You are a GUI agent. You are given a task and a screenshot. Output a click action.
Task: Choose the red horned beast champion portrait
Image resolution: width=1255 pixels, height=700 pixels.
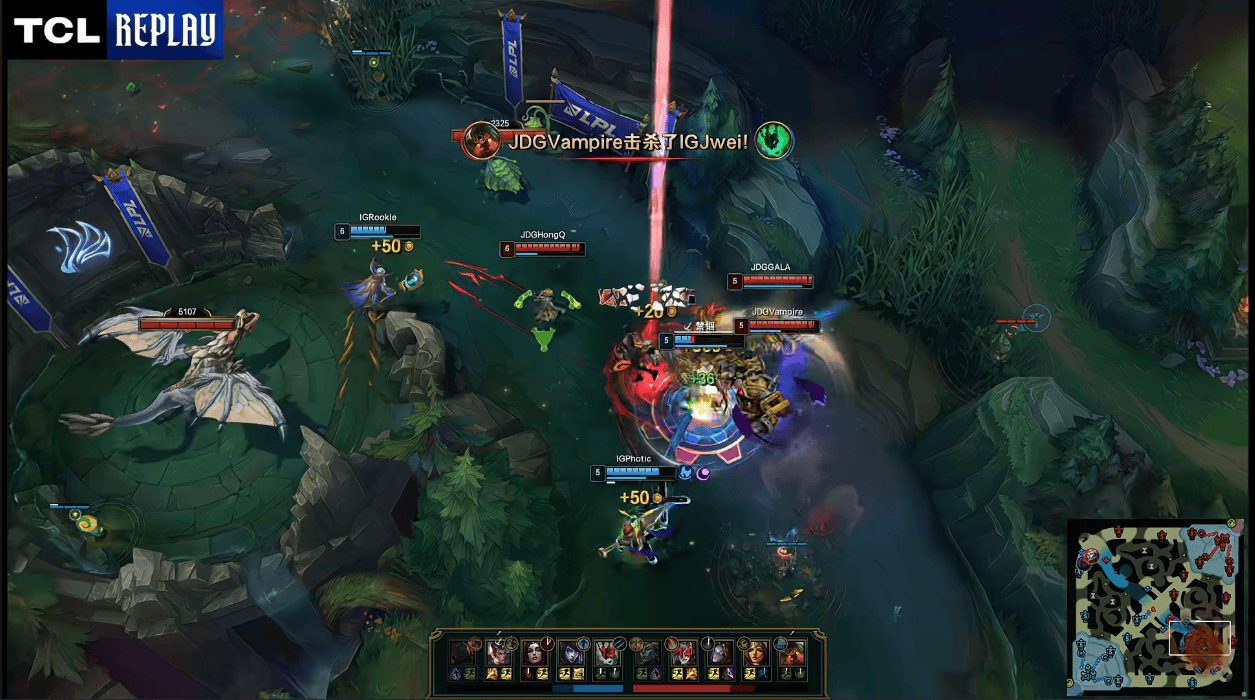click(x=793, y=654)
